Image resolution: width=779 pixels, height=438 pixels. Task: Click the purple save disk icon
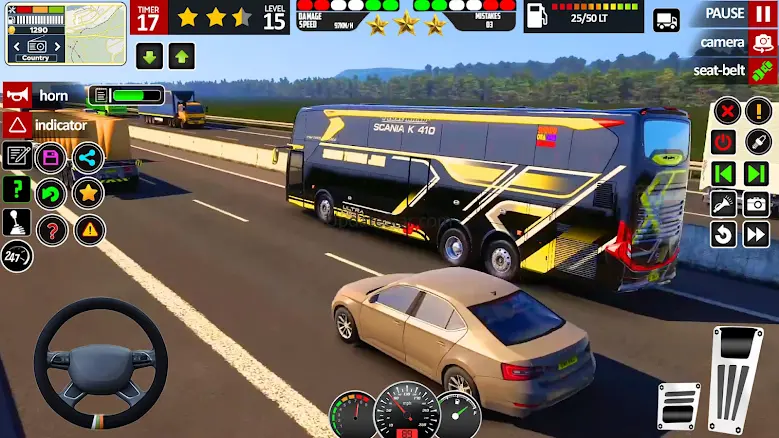[x=51, y=157]
